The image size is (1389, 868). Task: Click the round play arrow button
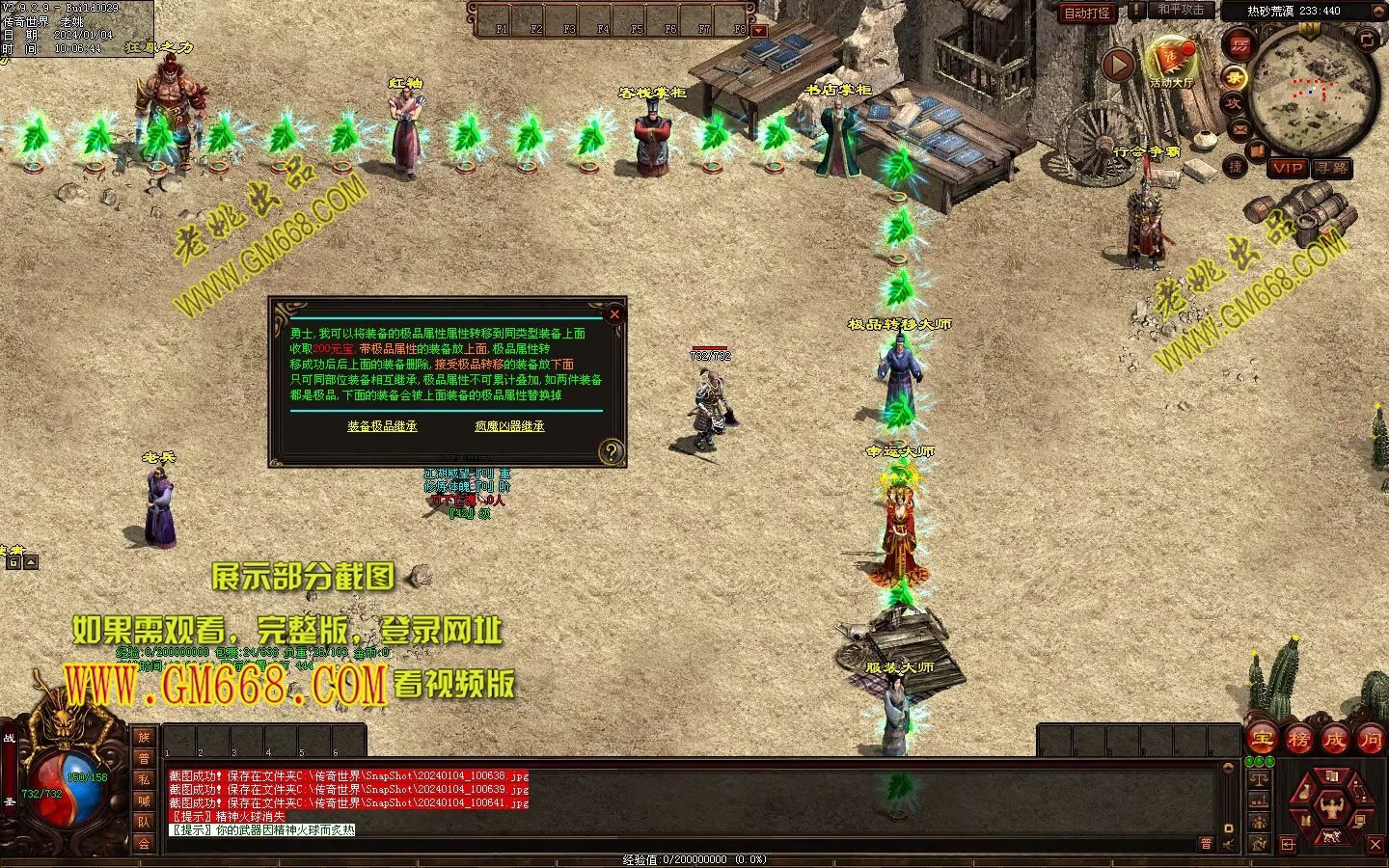tap(1118, 65)
